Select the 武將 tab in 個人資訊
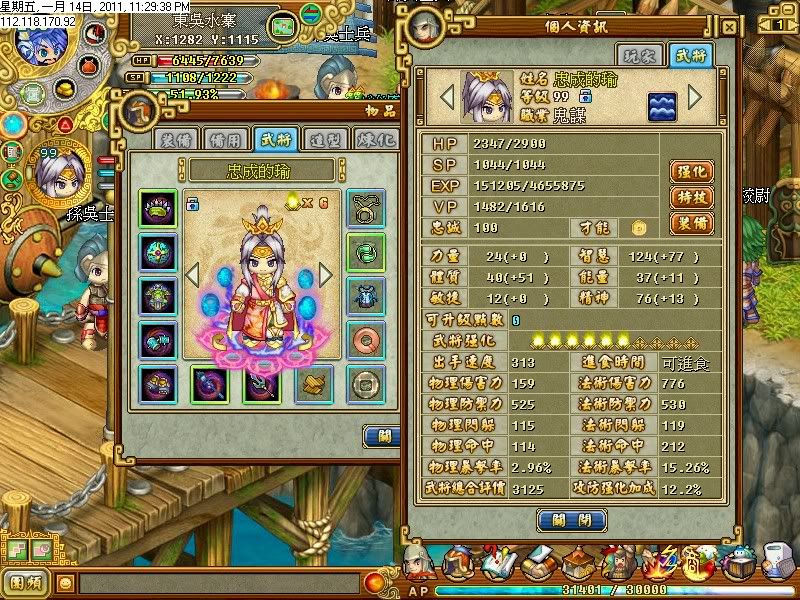 click(691, 57)
